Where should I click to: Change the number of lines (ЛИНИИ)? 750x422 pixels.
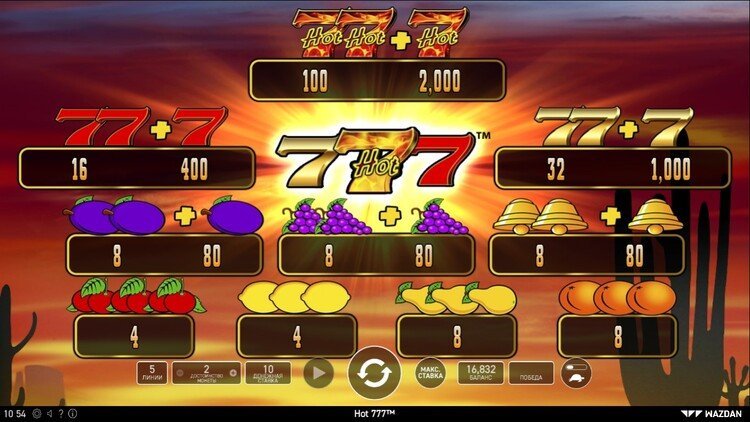[x=151, y=373]
